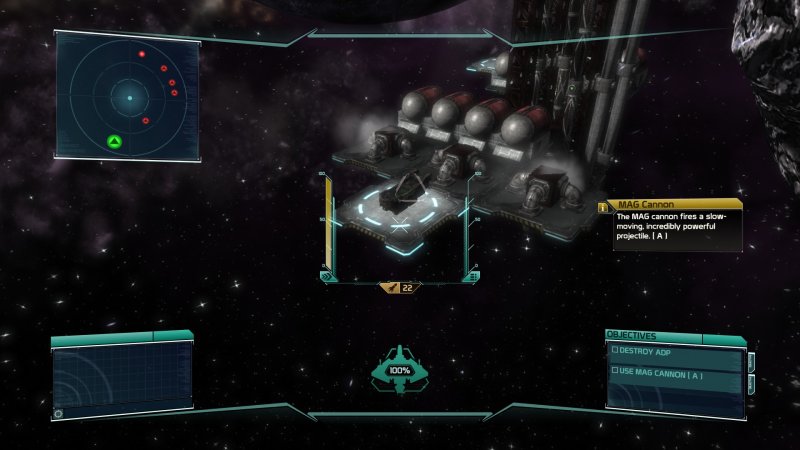Check the DESTROY ADP objective box
The image size is (800, 450).
click(615, 350)
